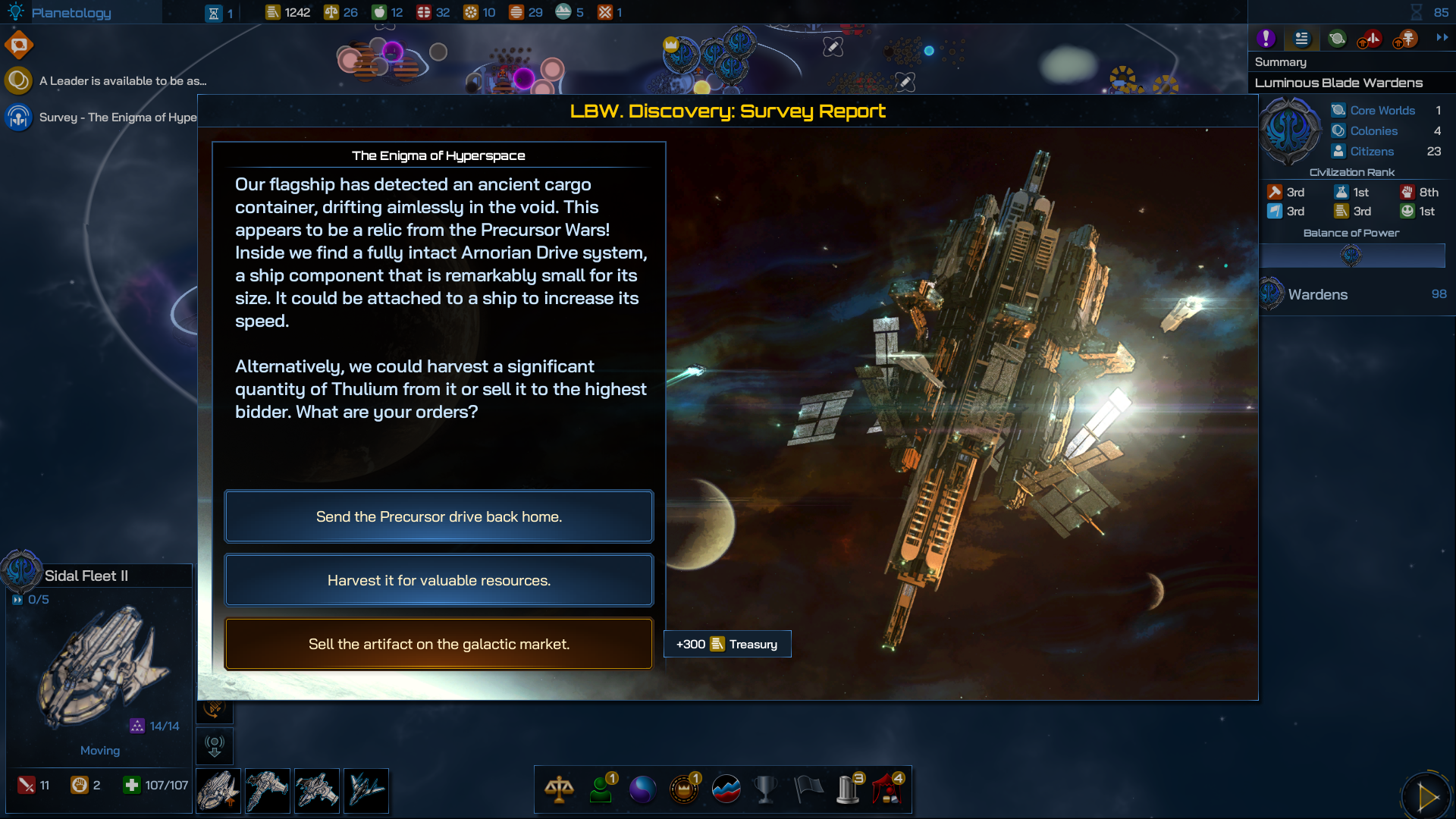This screenshot has width=1456, height=819.
Task: Open the leader available notification
Action: (x=121, y=80)
